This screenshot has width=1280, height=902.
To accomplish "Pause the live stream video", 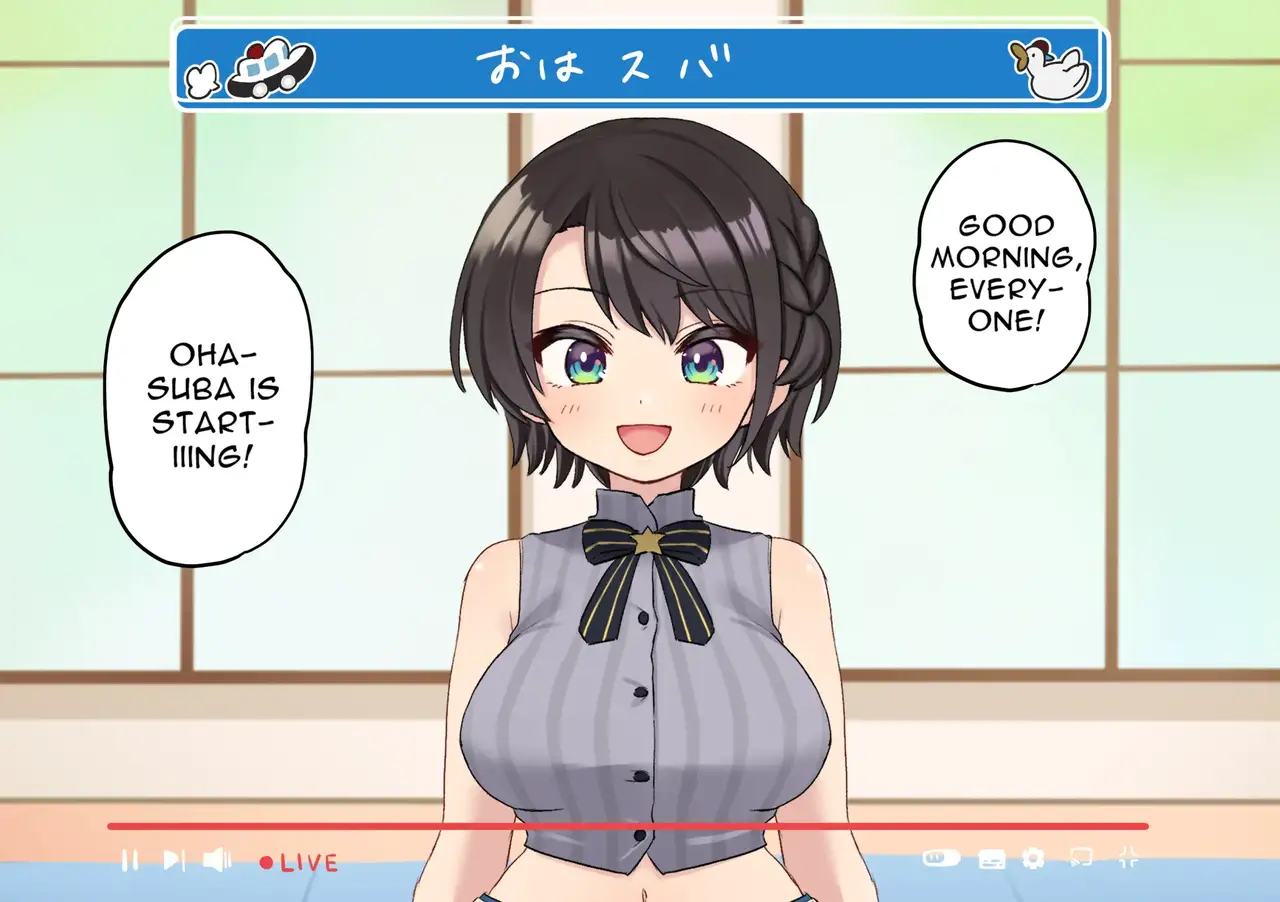I will tap(129, 860).
